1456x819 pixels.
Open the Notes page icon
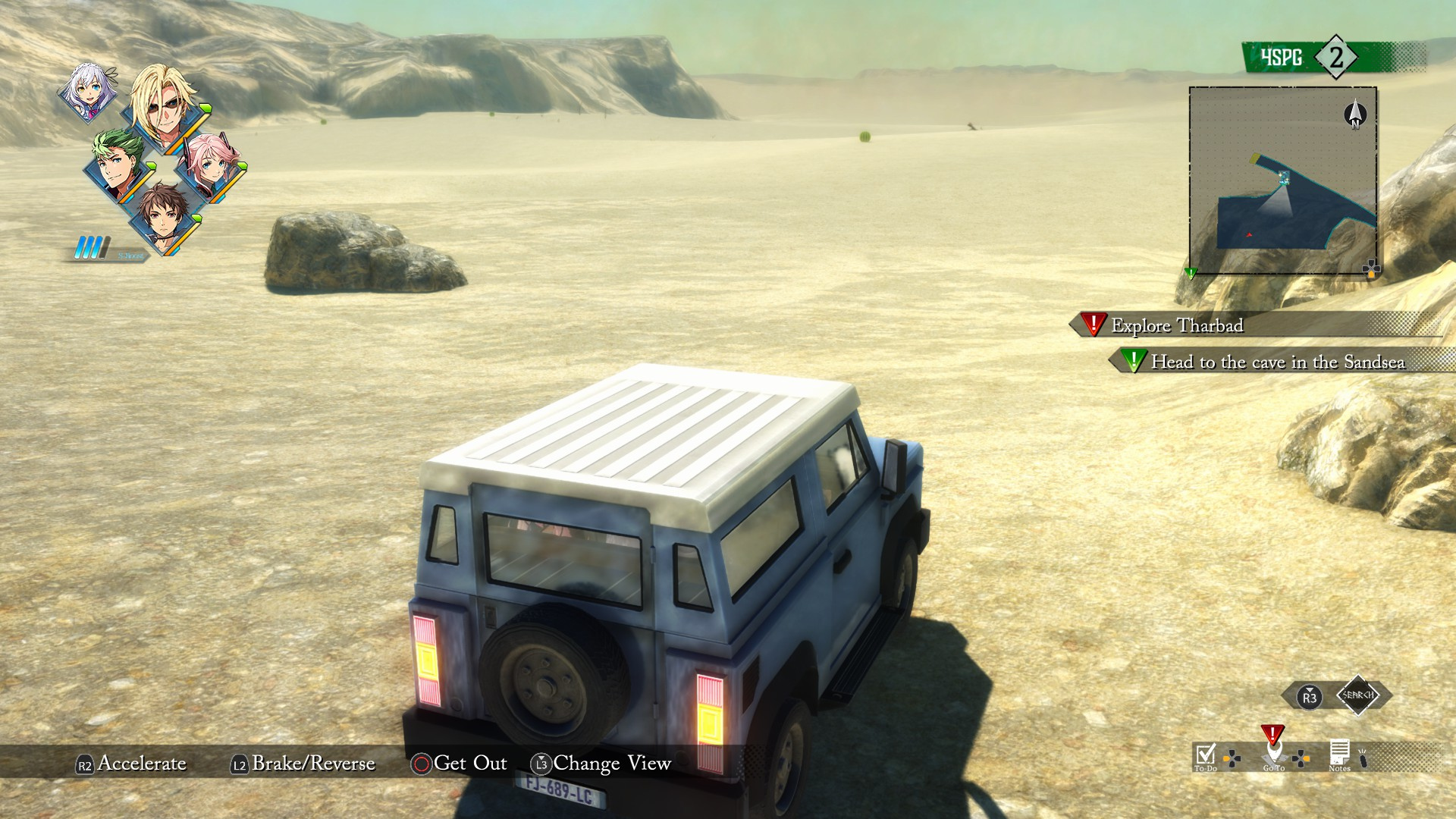point(1339,754)
